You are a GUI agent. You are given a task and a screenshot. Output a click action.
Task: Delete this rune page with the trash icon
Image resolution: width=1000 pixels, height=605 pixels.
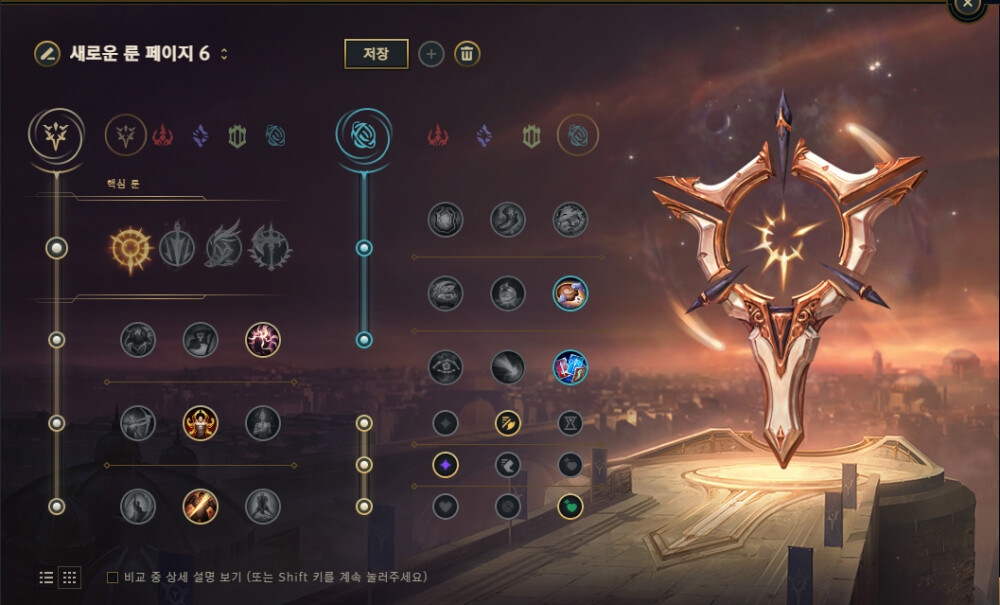tap(467, 54)
